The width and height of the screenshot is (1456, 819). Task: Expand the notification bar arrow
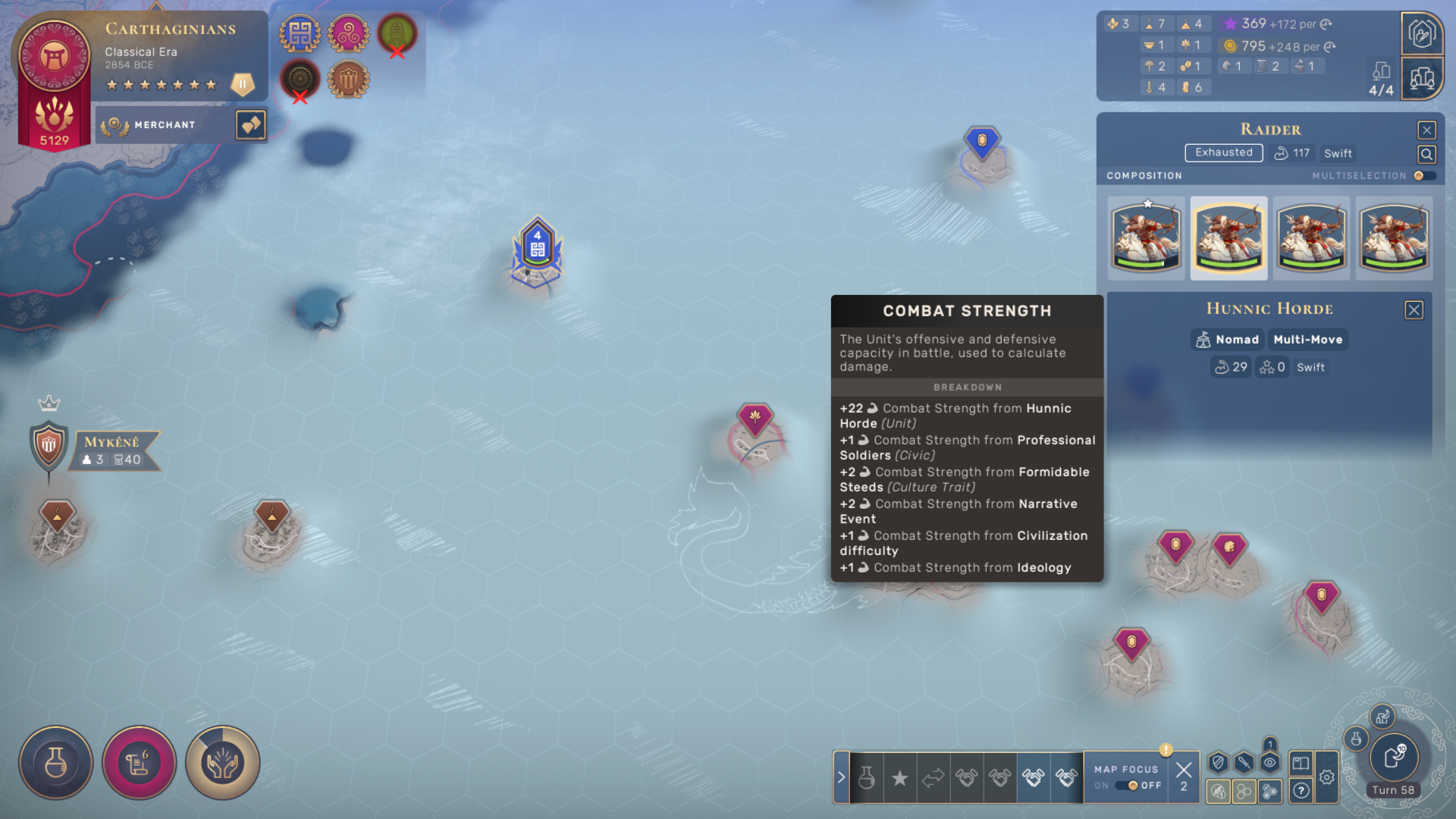[841, 777]
